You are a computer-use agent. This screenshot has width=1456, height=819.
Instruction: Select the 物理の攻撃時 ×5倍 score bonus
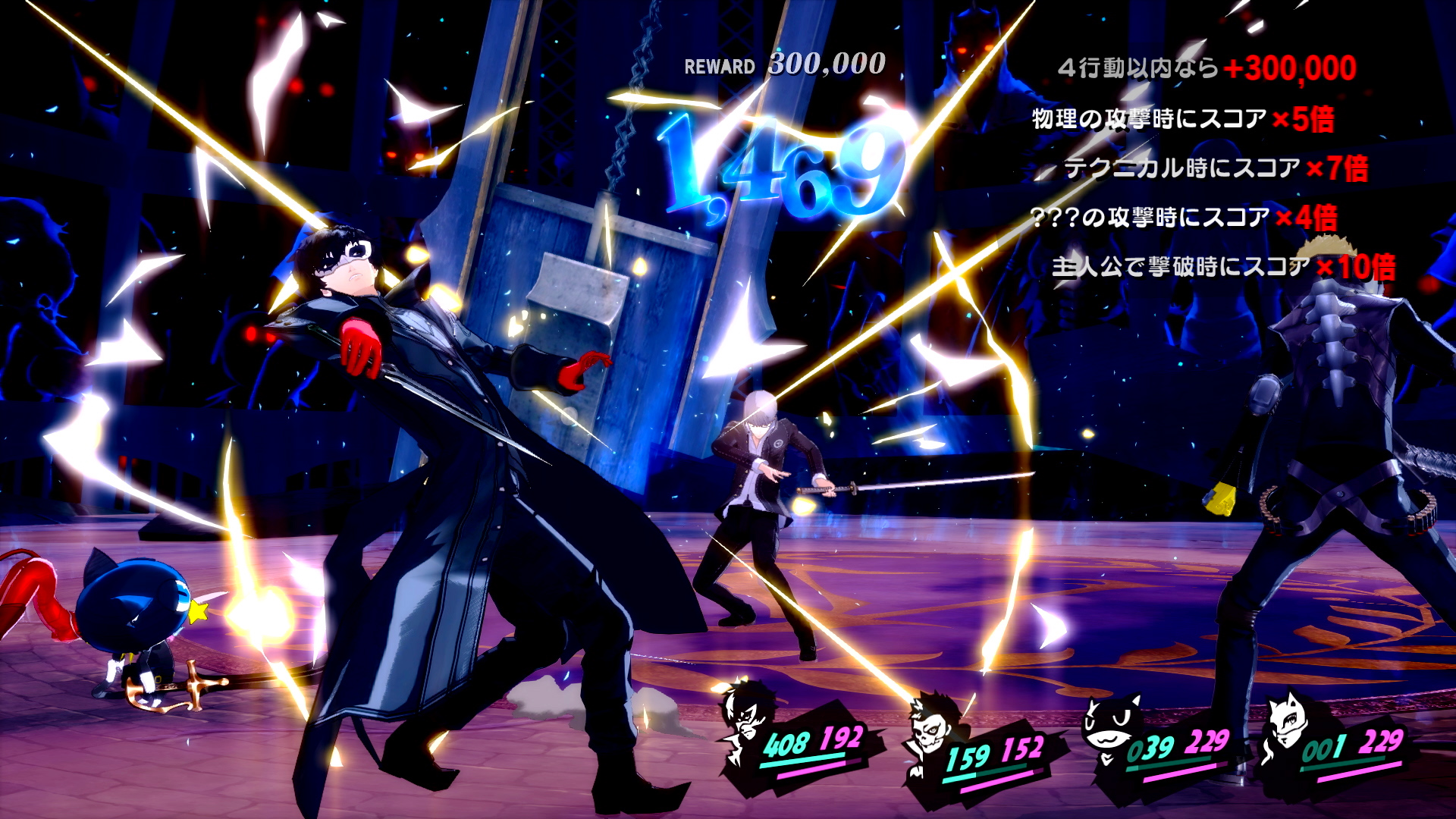1183,119
